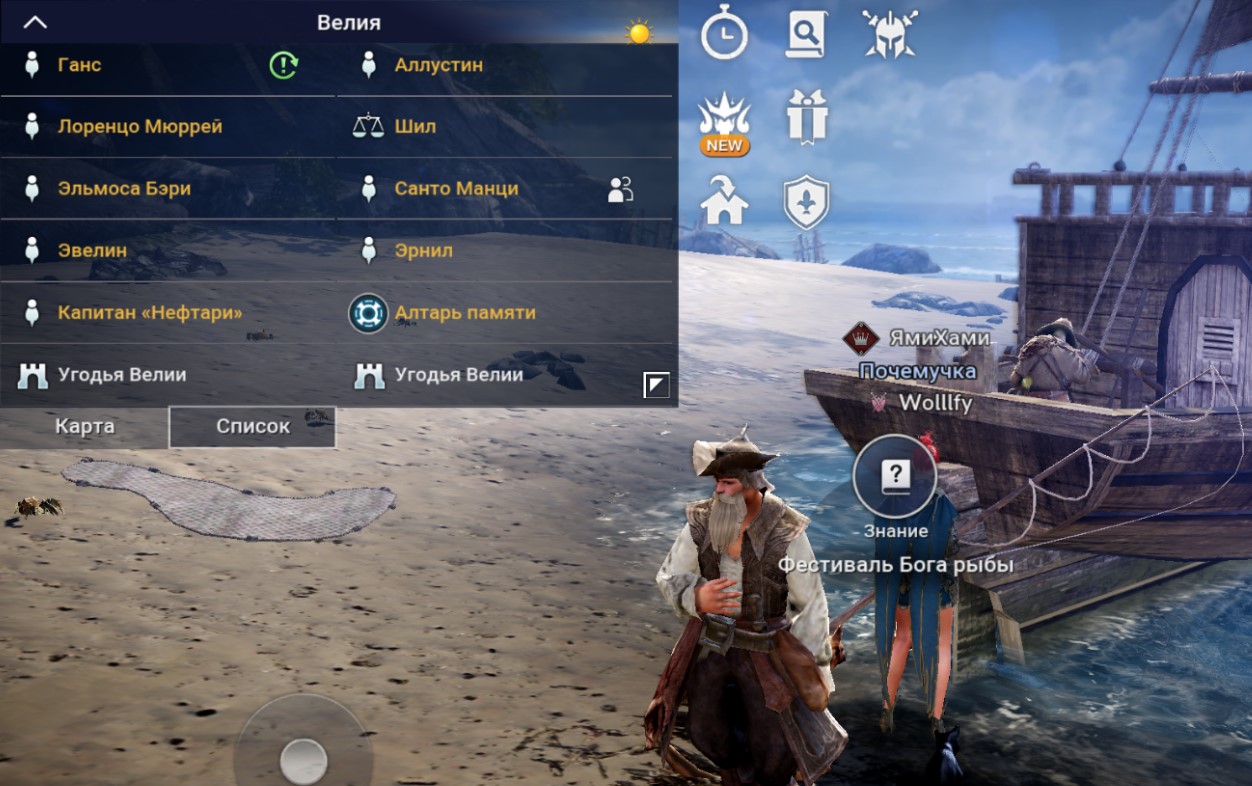
Task: Go to Капитан «Нефтари»
Action: pyautogui.click(x=149, y=312)
